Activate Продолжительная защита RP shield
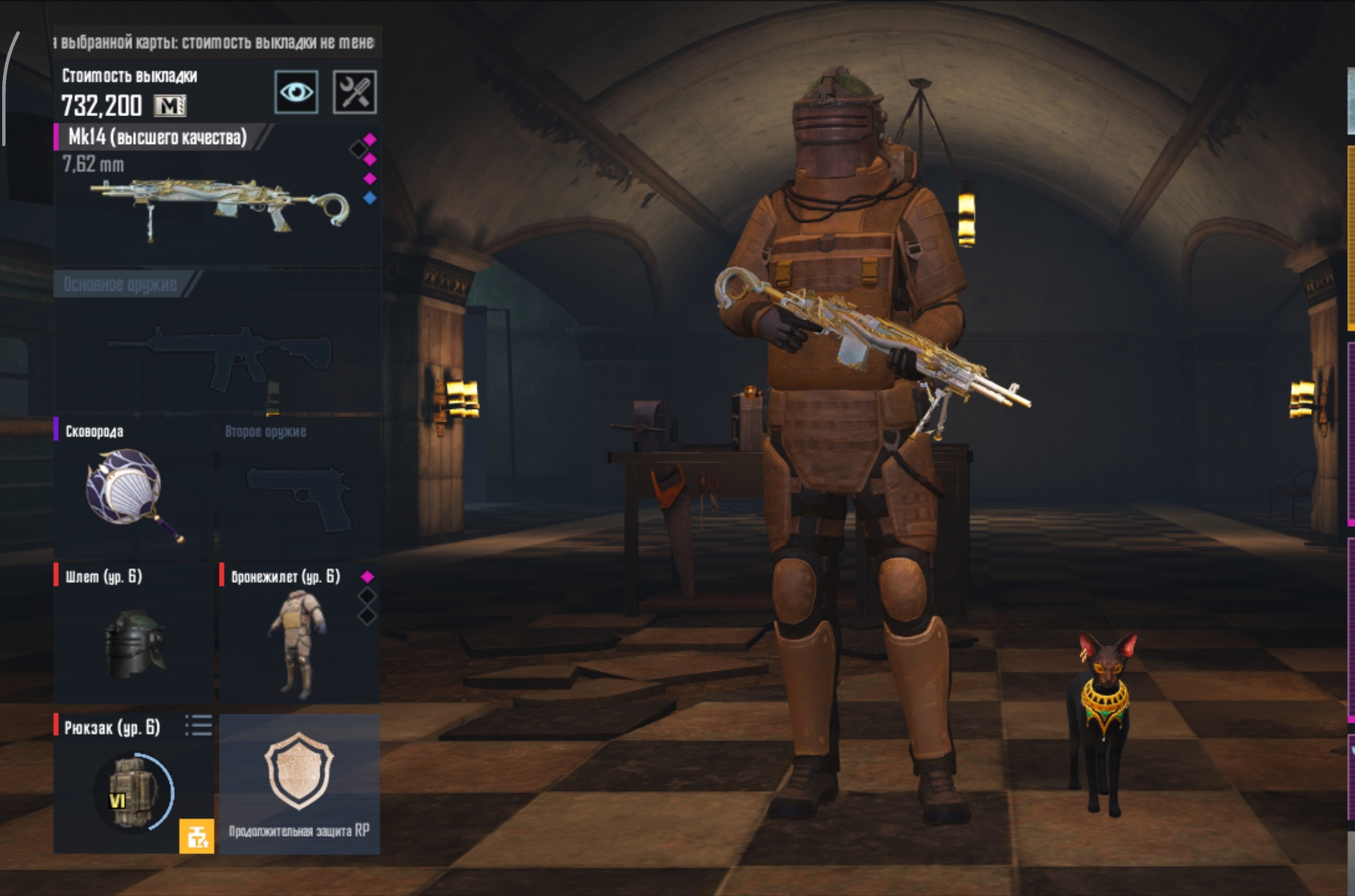Image resolution: width=1355 pixels, height=896 pixels. 299,782
